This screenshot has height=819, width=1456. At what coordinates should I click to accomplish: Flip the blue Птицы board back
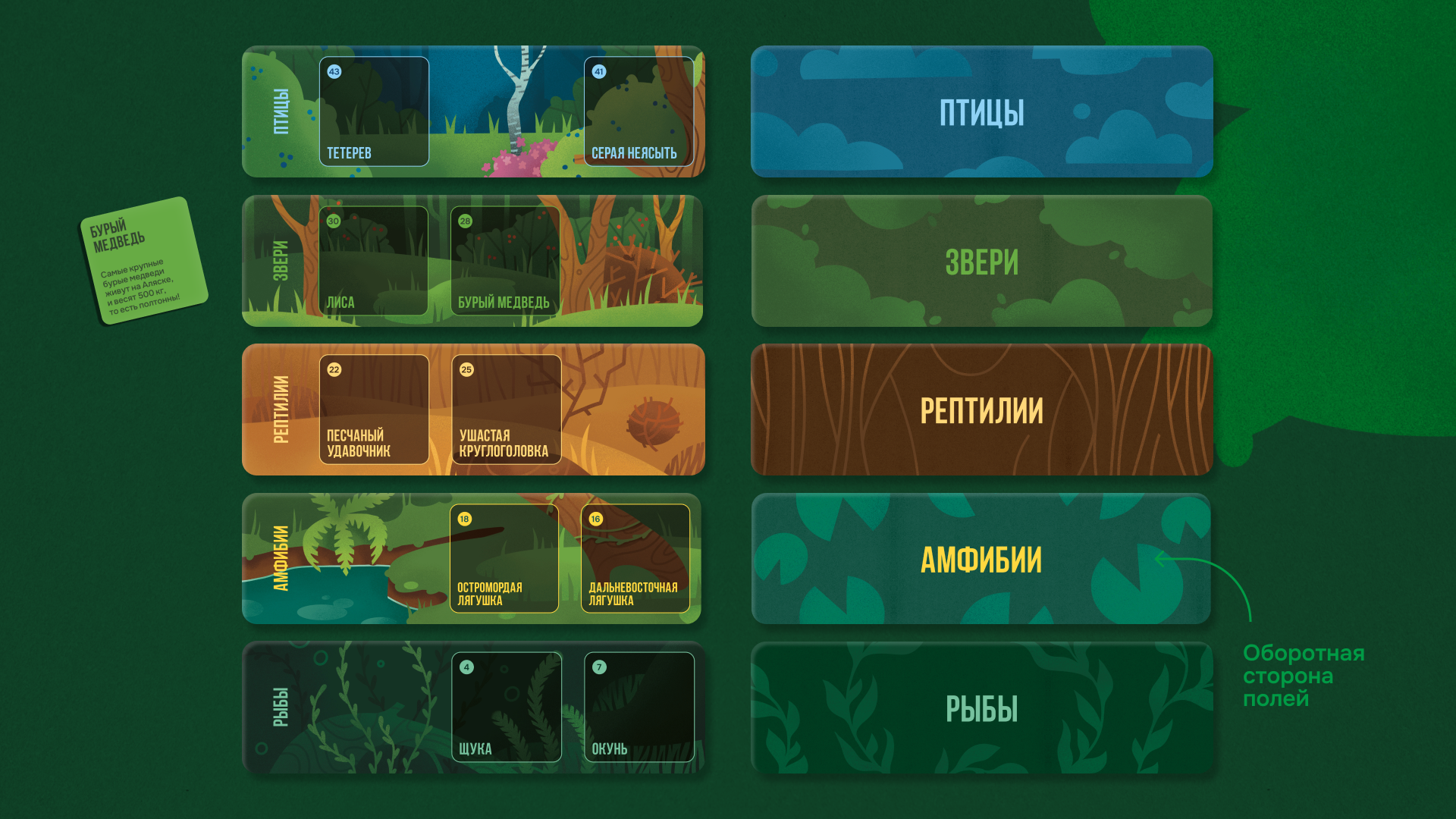click(x=981, y=111)
